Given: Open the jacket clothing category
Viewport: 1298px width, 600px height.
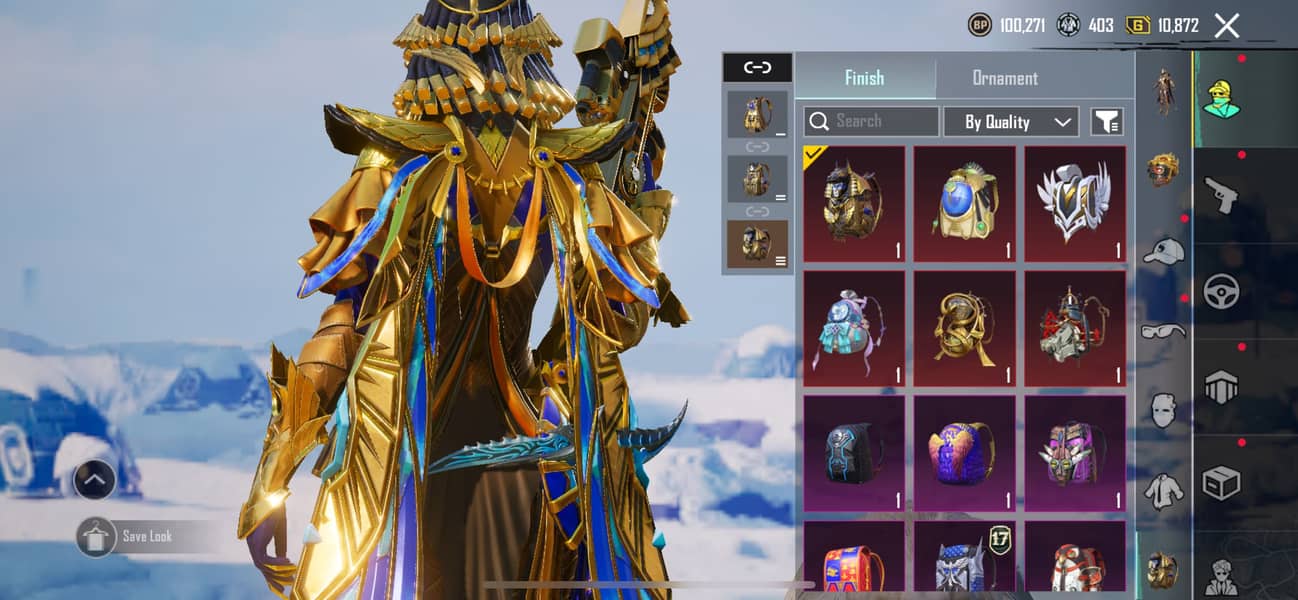Looking at the screenshot, I should 1163,490.
